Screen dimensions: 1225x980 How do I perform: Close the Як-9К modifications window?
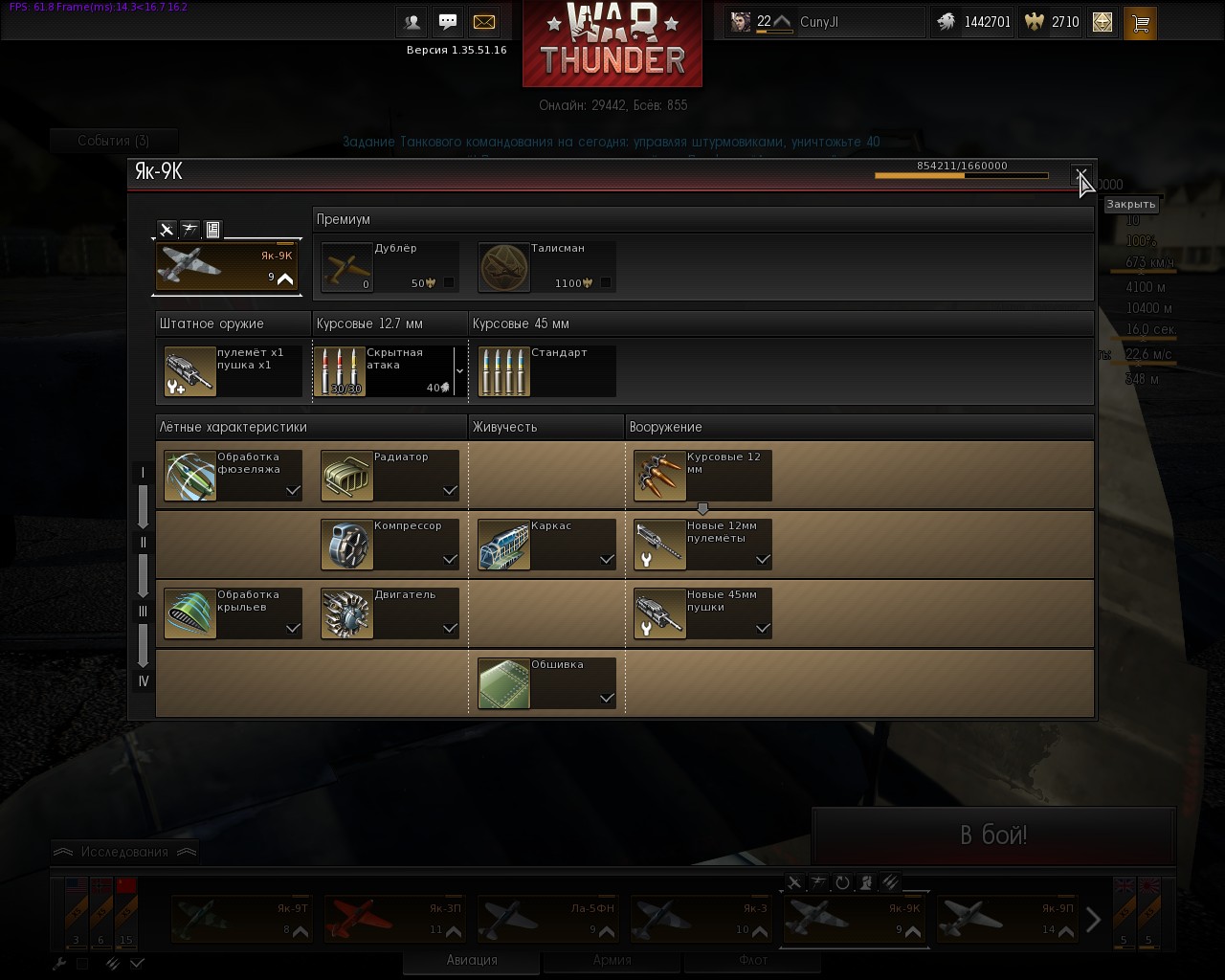coord(1081,175)
